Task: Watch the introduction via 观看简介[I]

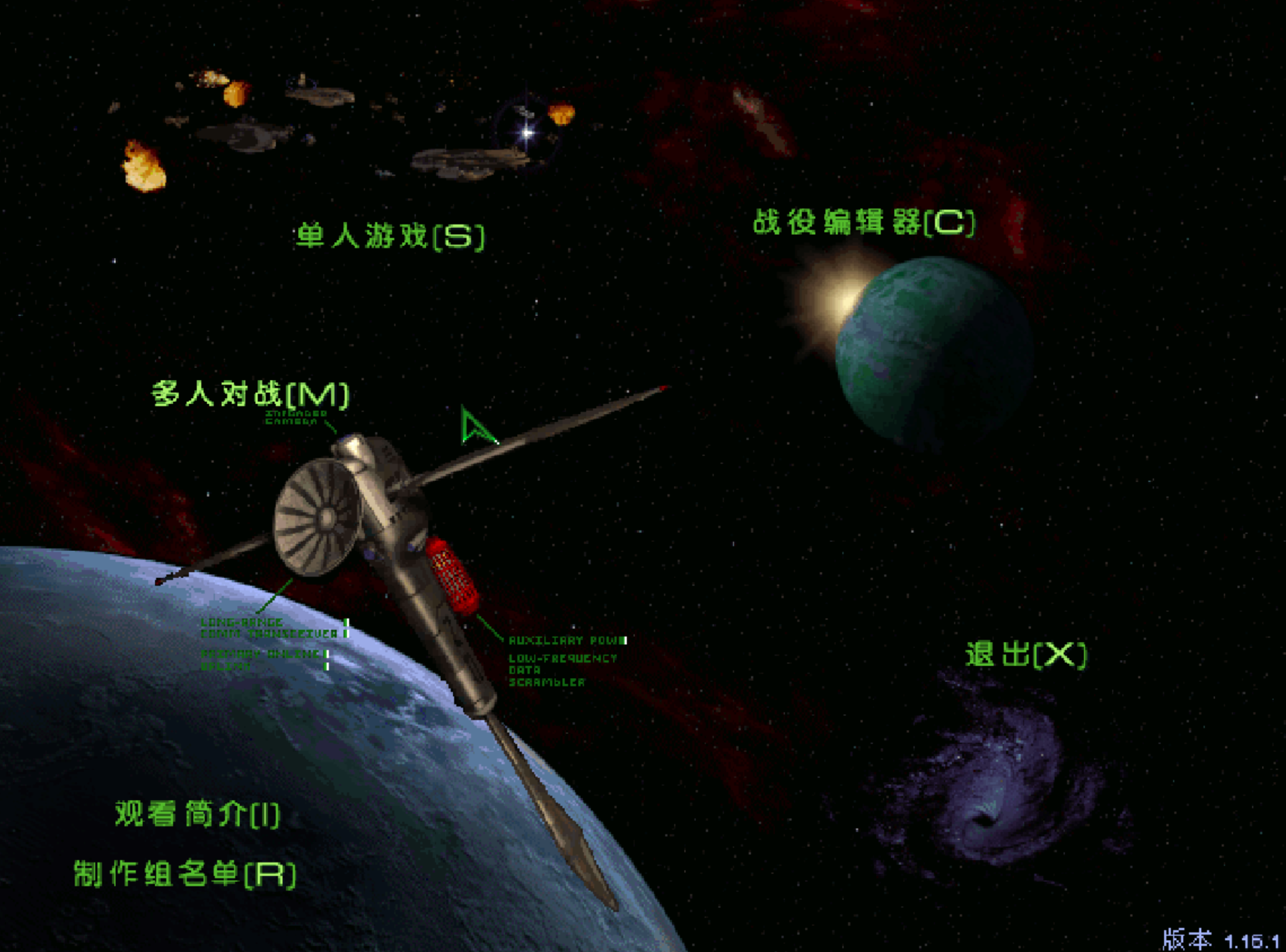Action: pos(196,814)
